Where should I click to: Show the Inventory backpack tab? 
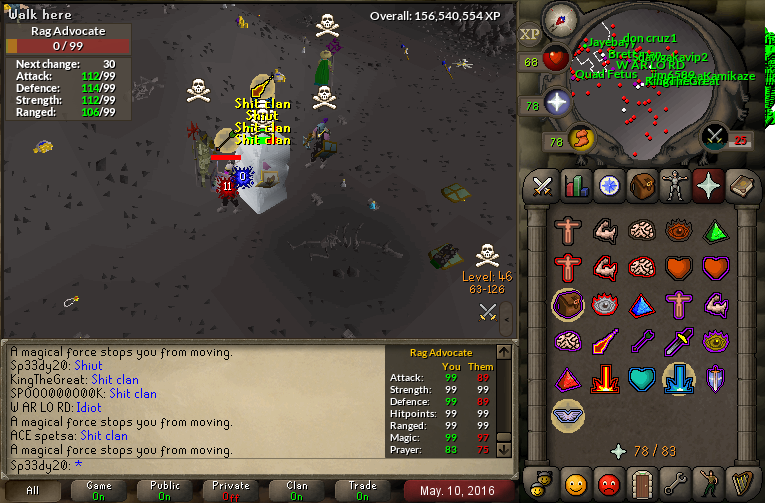[642, 186]
